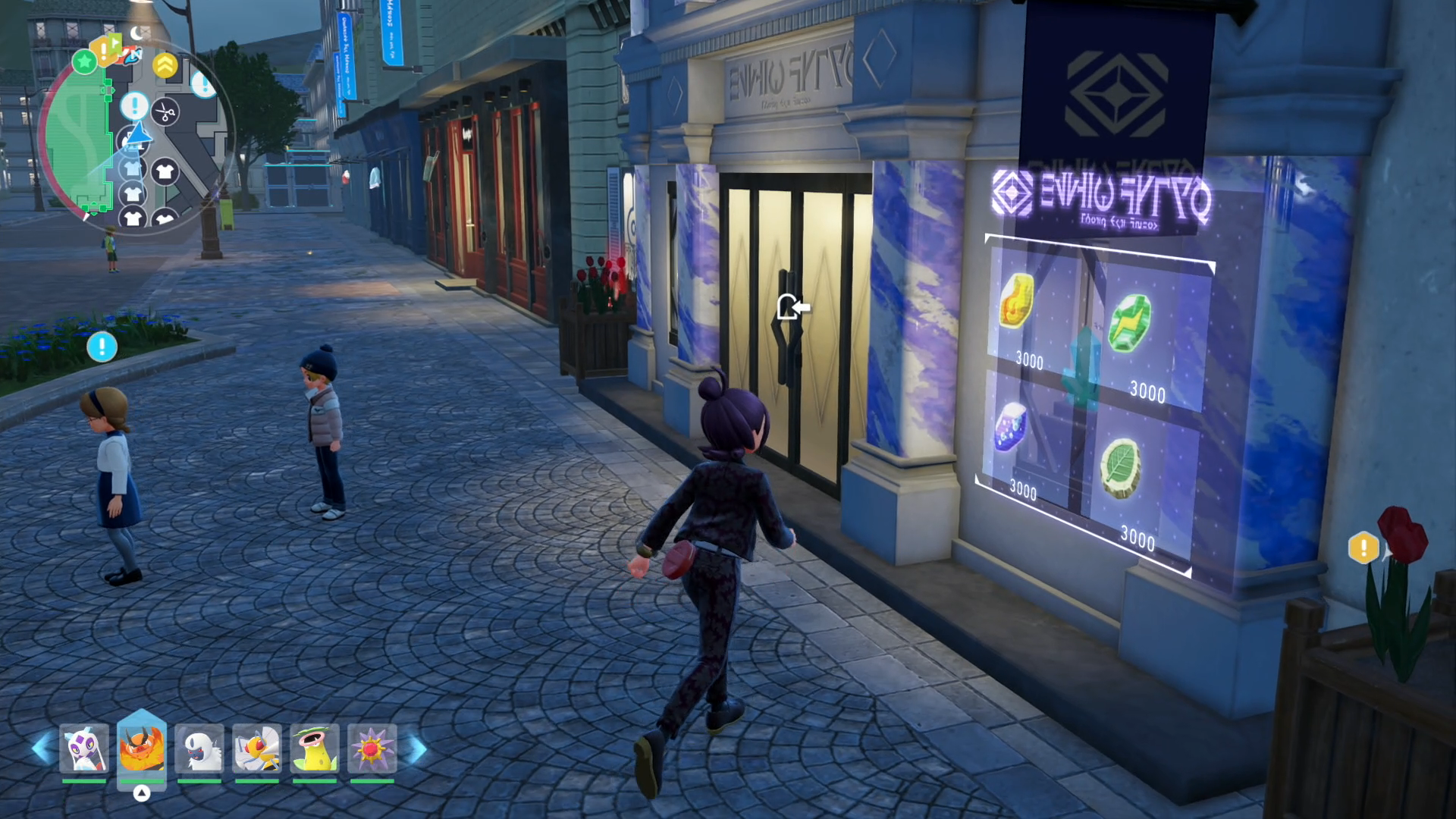This screenshot has width=1456, height=819.
Task: Click the orange hexagon exclamation on the minimap edge
Action: click(104, 50)
